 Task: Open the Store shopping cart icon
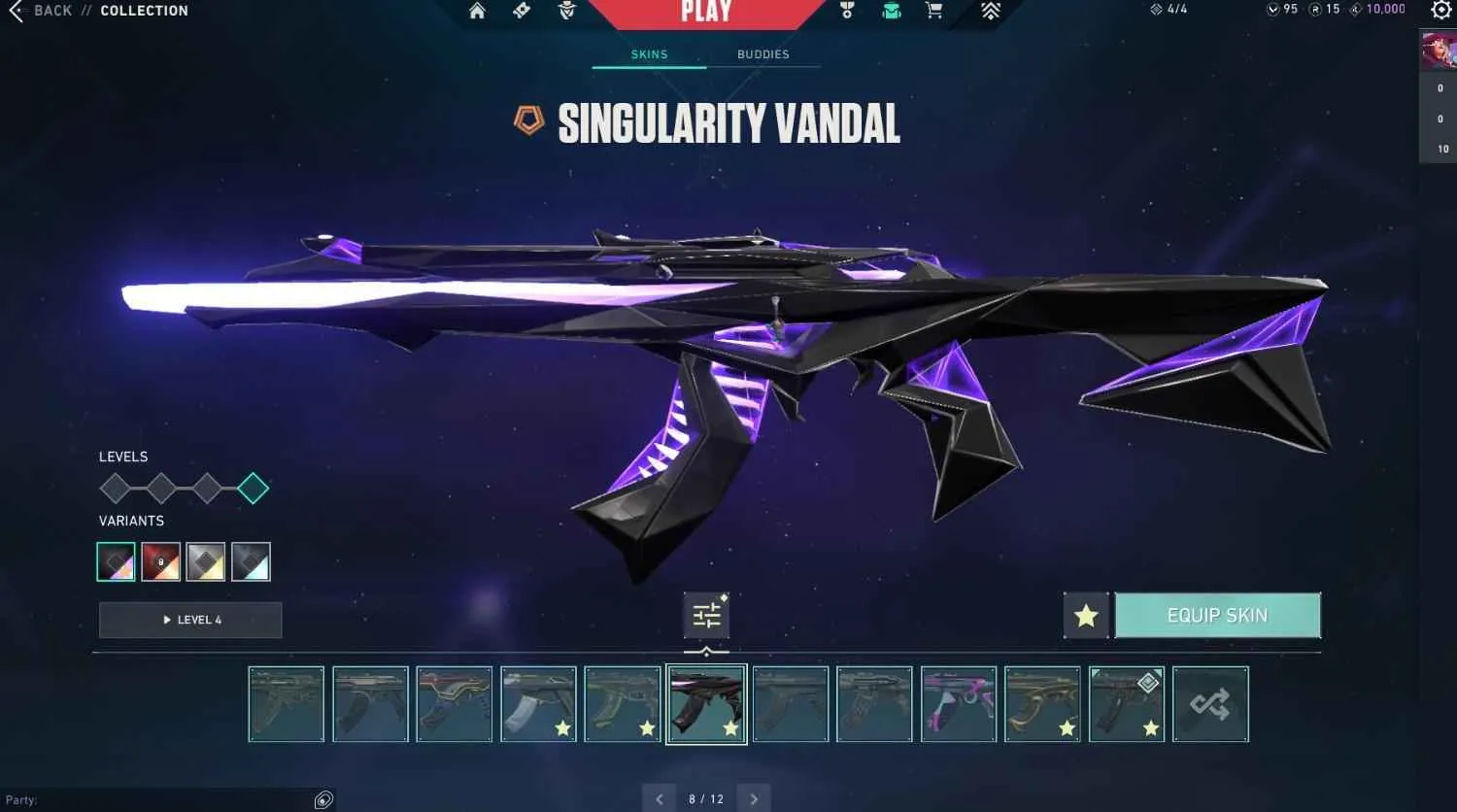click(x=933, y=11)
